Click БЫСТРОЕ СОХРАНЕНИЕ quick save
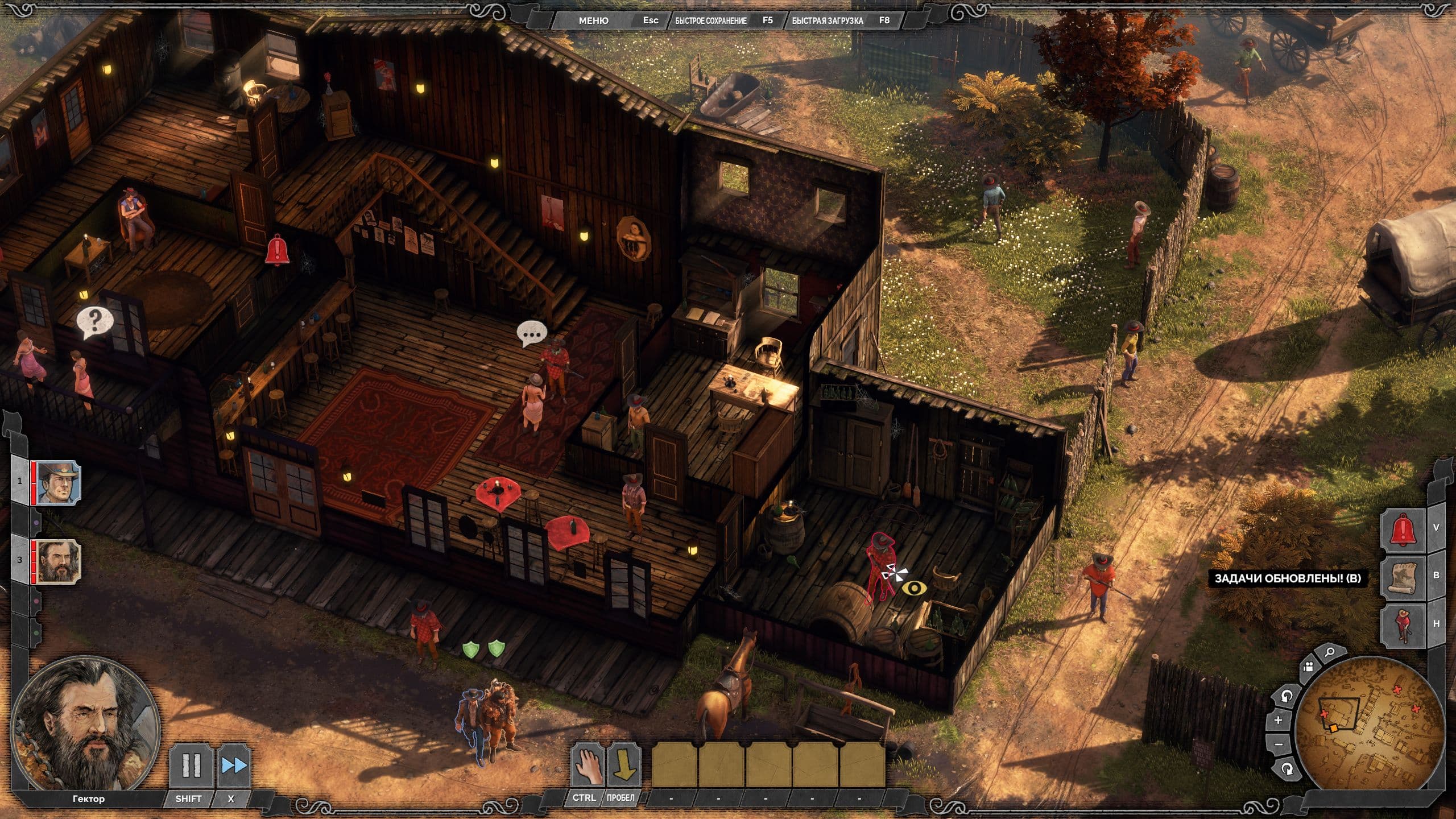Screen dimensions: 1456x819 coord(711,20)
